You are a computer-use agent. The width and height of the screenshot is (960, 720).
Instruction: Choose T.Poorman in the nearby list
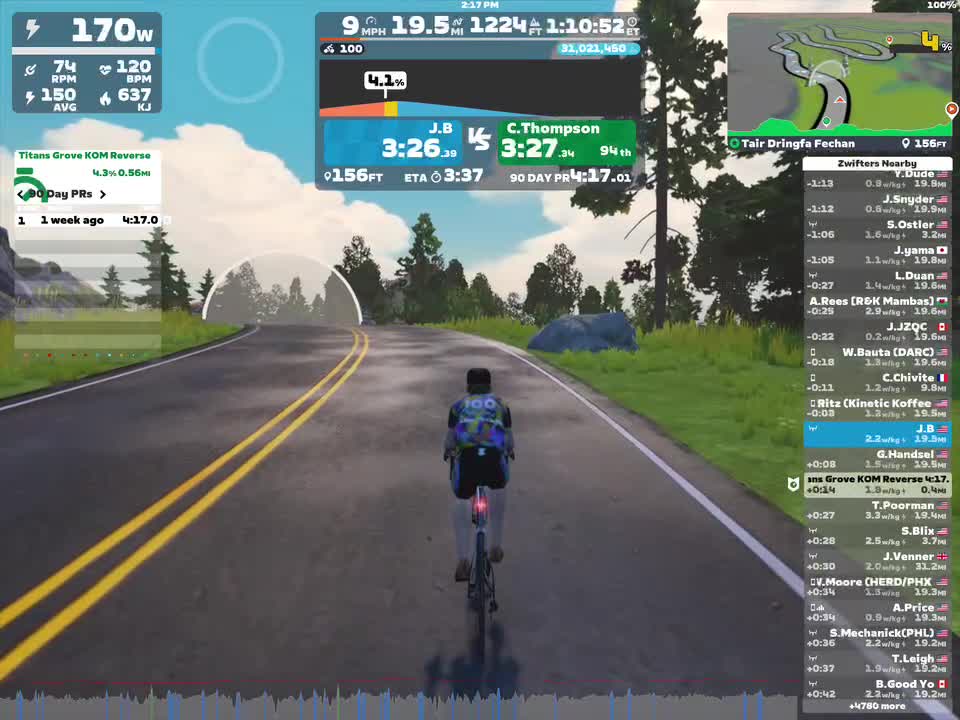pyautogui.click(x=877, y=510)
